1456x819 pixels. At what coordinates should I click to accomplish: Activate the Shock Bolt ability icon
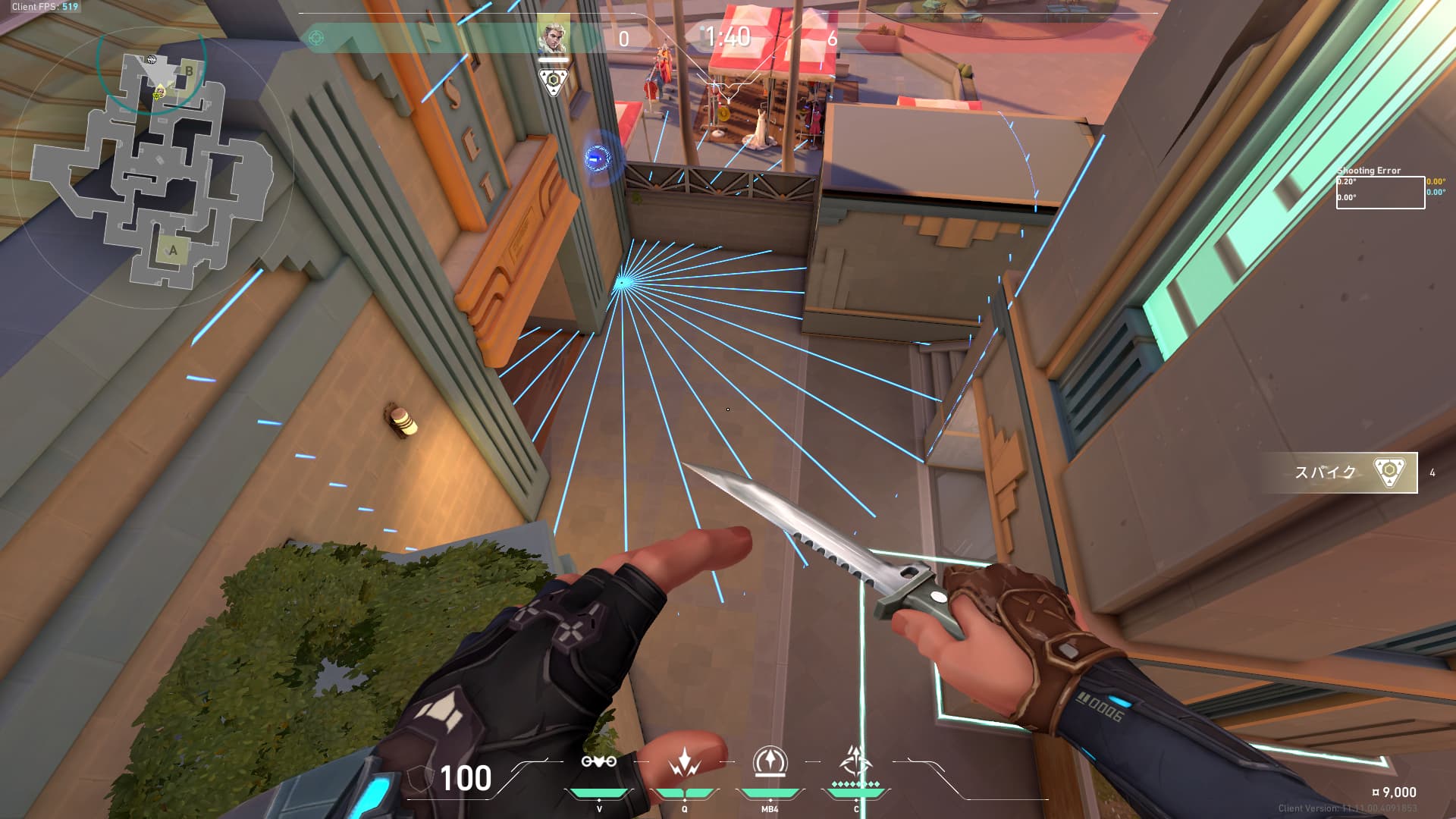(x=684, y=762)
